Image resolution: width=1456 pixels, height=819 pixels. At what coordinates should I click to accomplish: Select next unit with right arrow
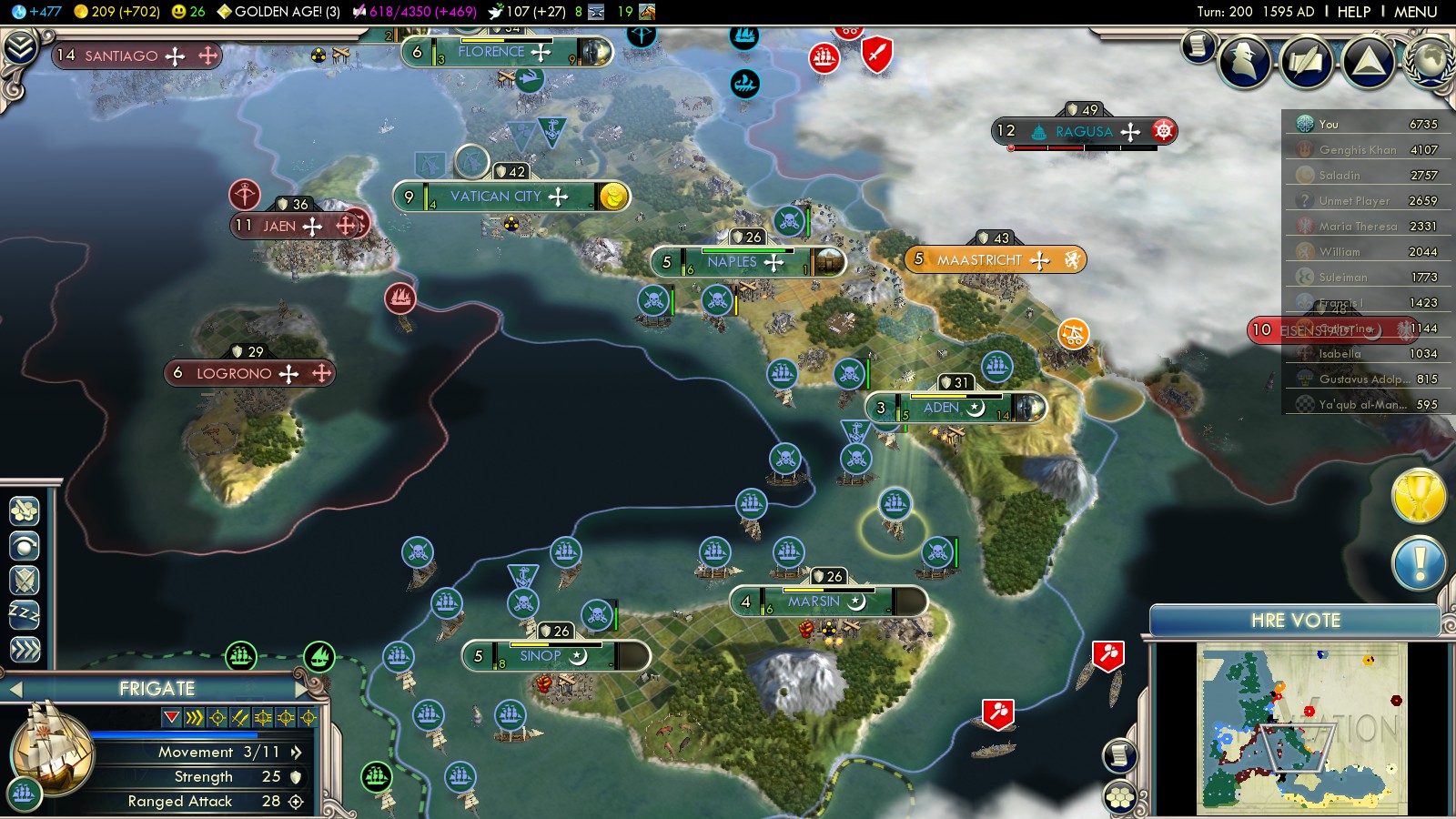pyautogui.click(x=302, y=689)
